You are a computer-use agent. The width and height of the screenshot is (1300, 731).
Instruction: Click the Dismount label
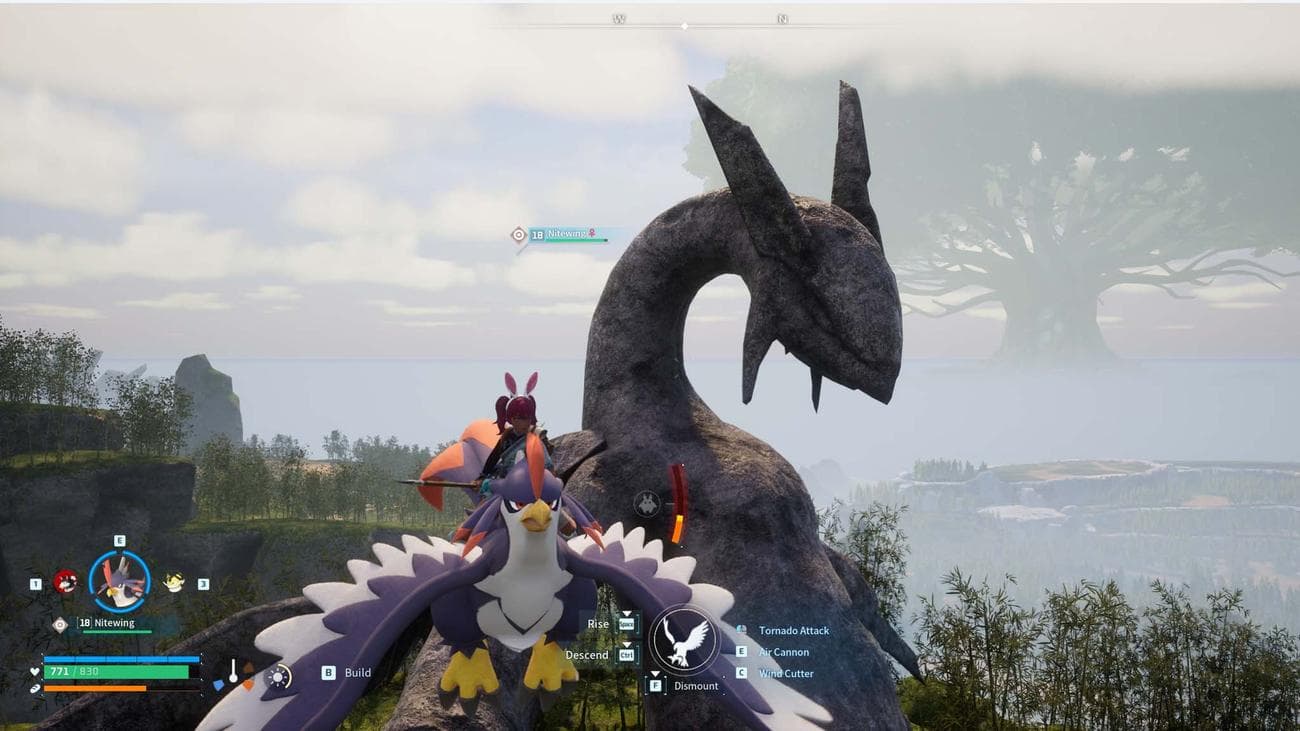tap(697, 686)
